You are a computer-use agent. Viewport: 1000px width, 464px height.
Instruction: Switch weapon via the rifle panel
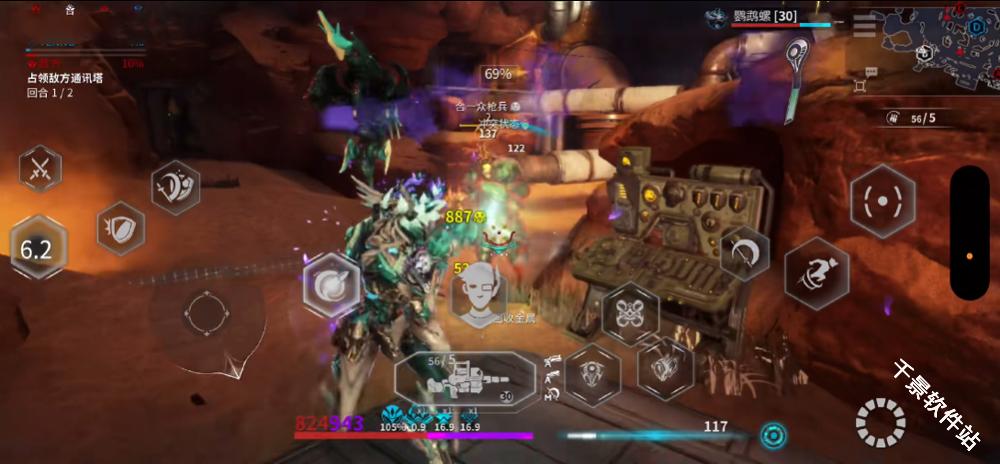(x=466, y=379)
